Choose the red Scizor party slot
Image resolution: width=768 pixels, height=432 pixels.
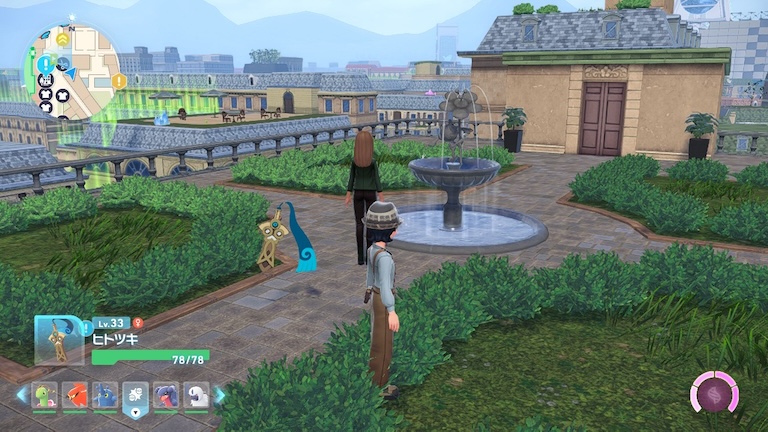click(x=75, y=396)
